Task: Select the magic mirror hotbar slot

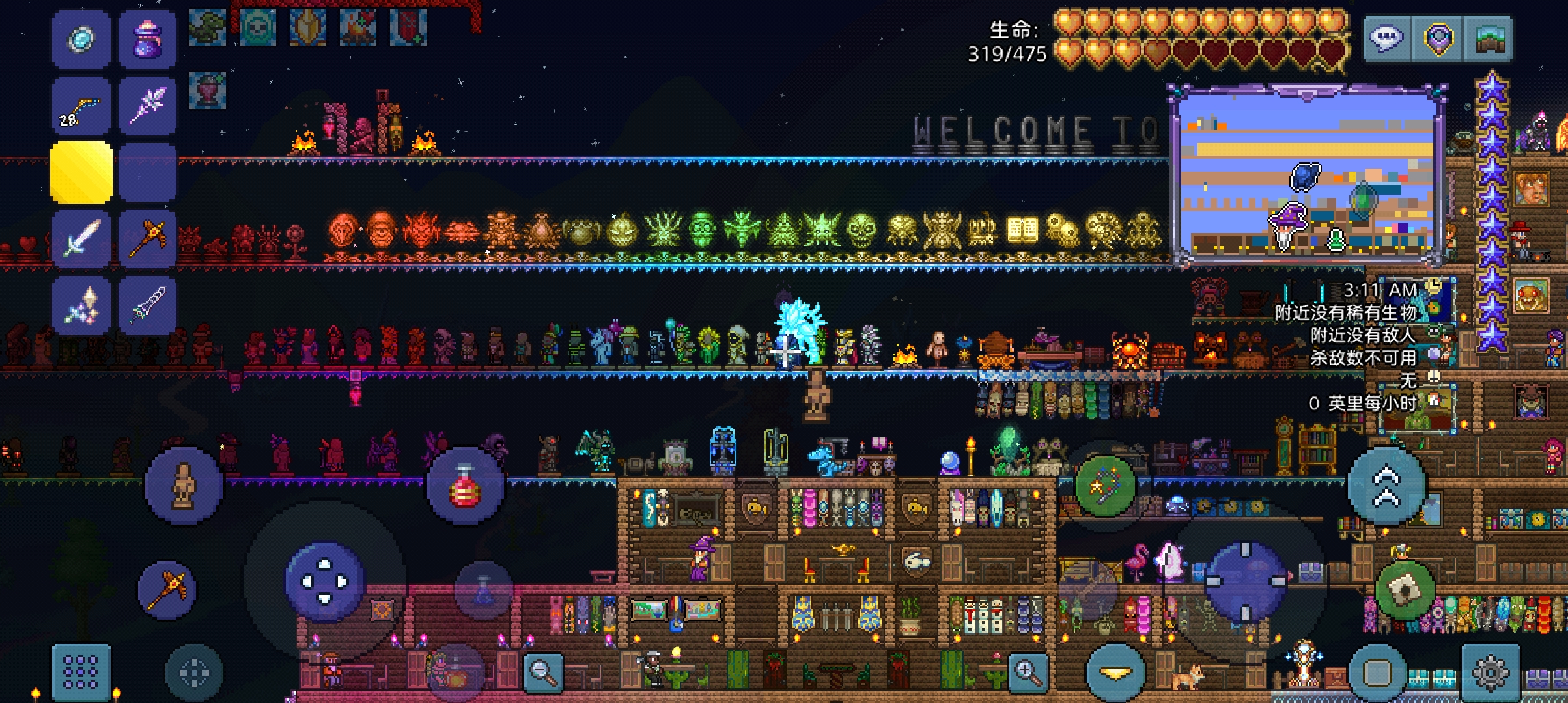Action: pyautogui.click(x=81, y=40)
